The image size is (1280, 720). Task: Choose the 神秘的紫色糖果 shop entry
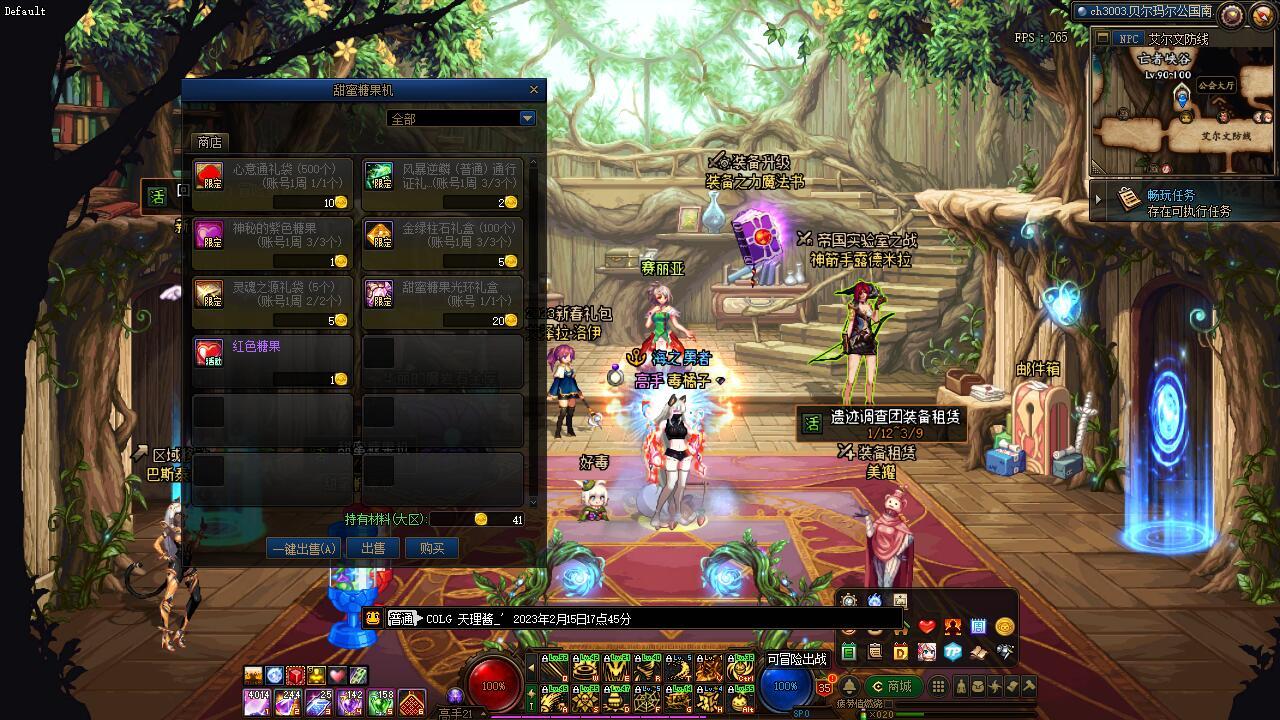[x=272, y=244]
